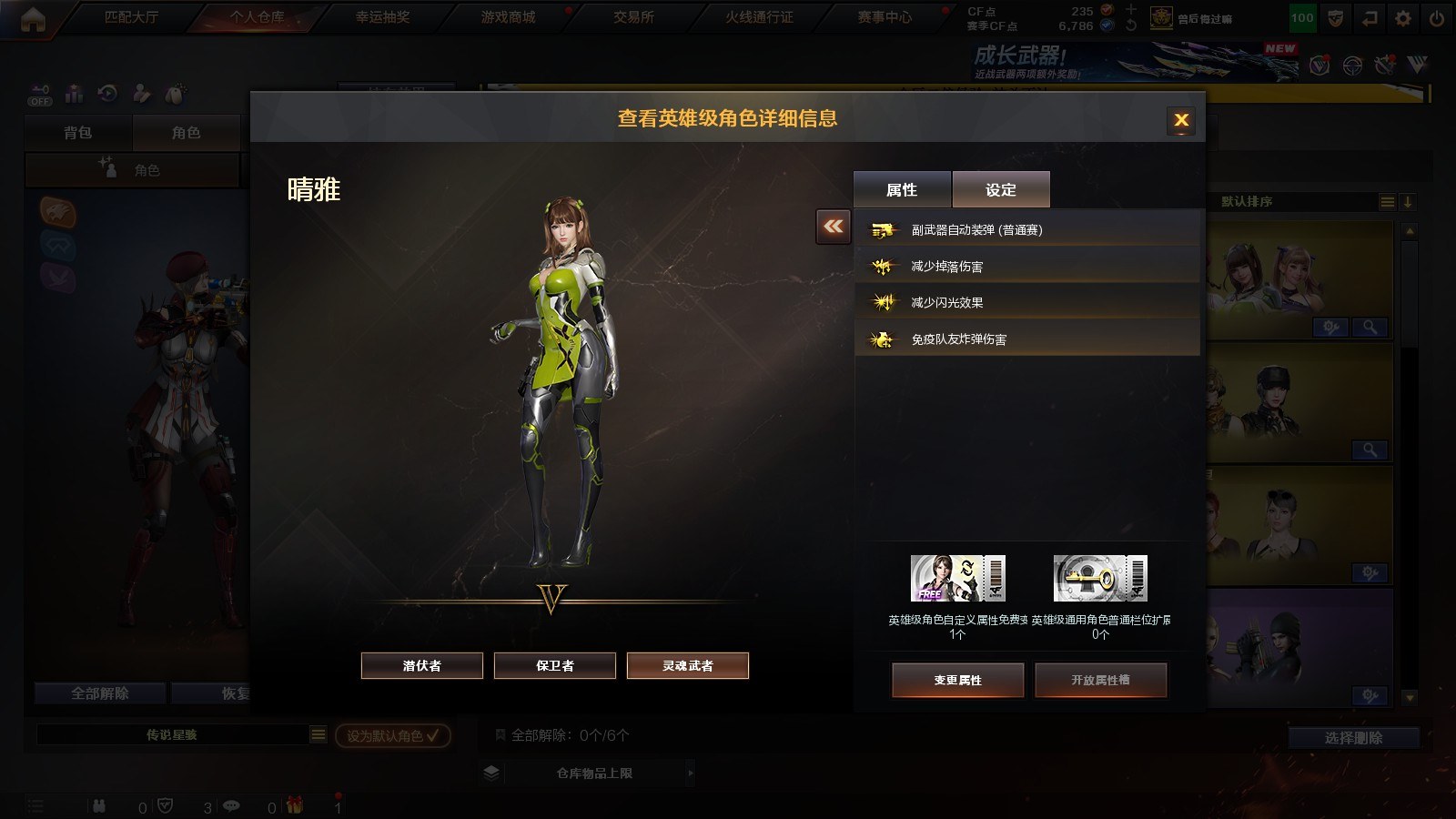Switch to the 属性 tab
Image resolution: width=1456 pixels, height=819 pixels.
click(902, 189)
